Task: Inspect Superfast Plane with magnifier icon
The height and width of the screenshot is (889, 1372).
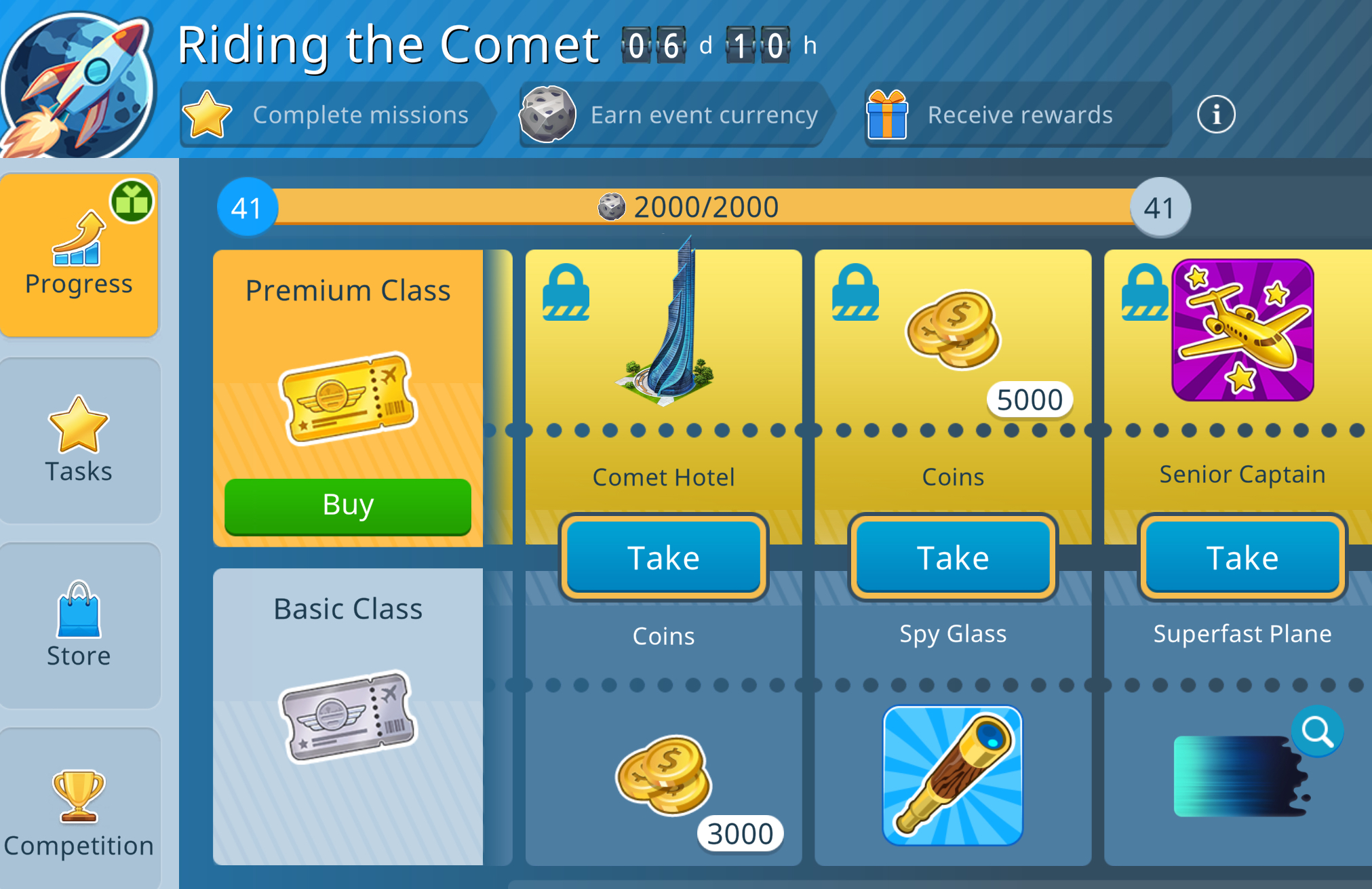Action: [x=1317, y=731]
